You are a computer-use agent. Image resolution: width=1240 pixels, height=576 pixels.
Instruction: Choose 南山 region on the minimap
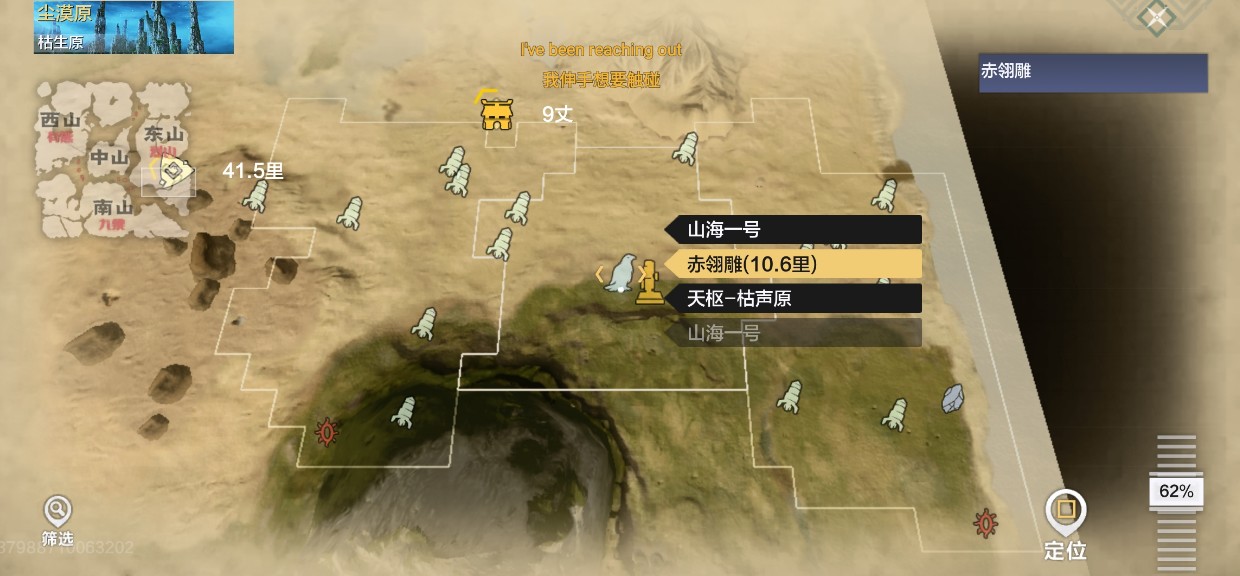(113, 208)
